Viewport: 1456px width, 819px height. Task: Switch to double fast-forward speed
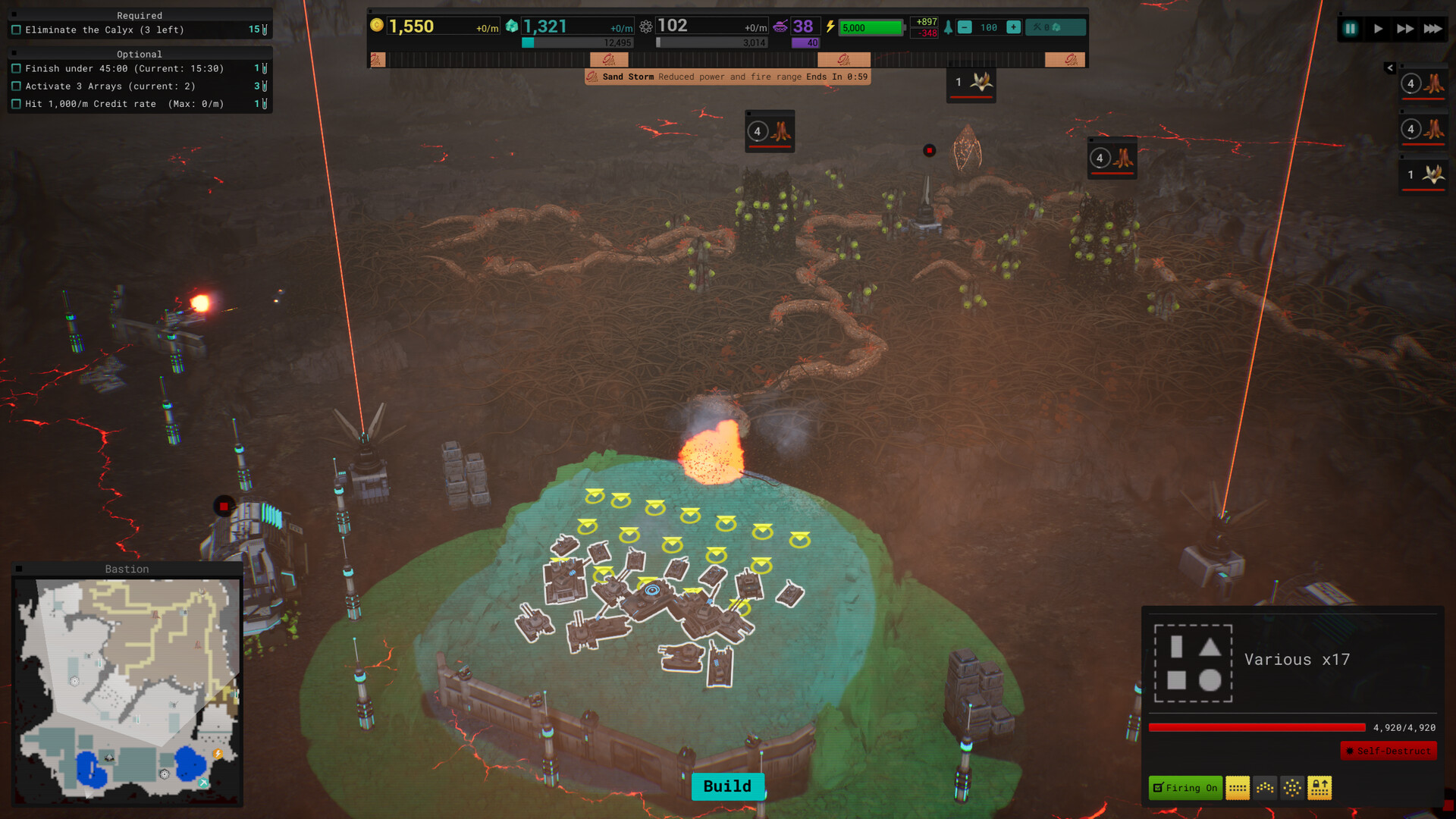coord(1405,29)
